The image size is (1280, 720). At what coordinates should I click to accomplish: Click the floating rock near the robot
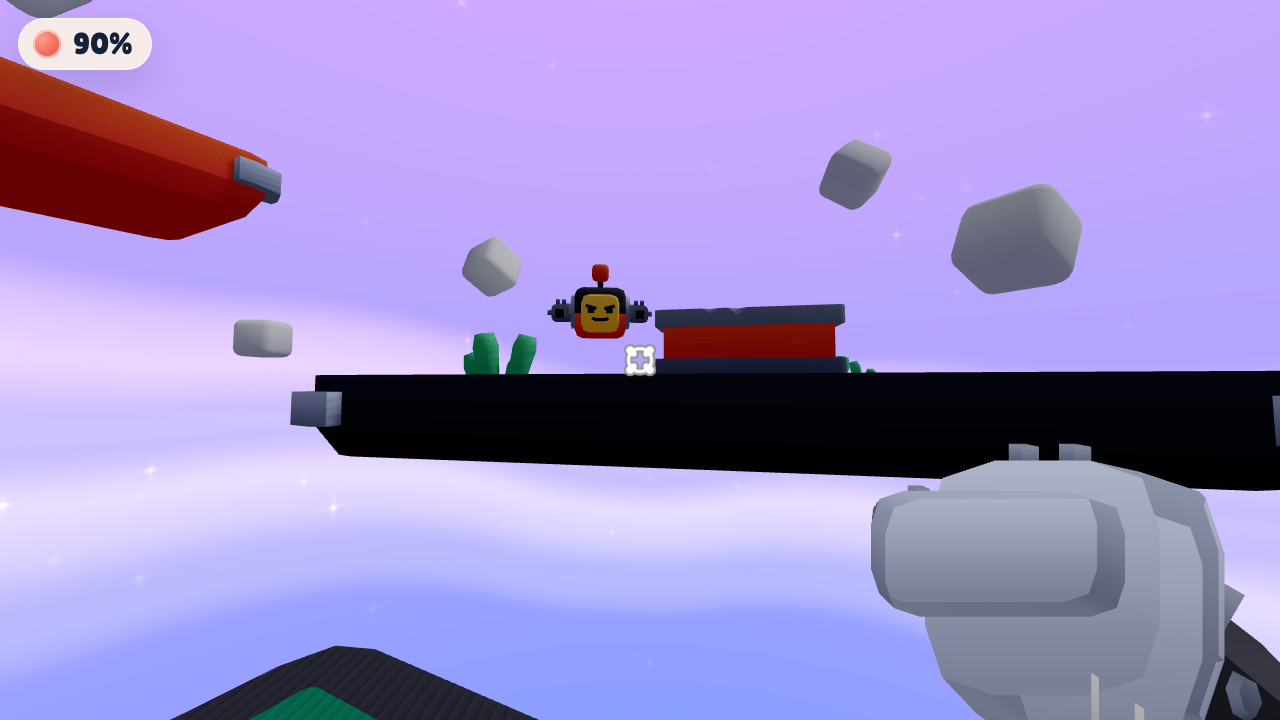[491, 266]
